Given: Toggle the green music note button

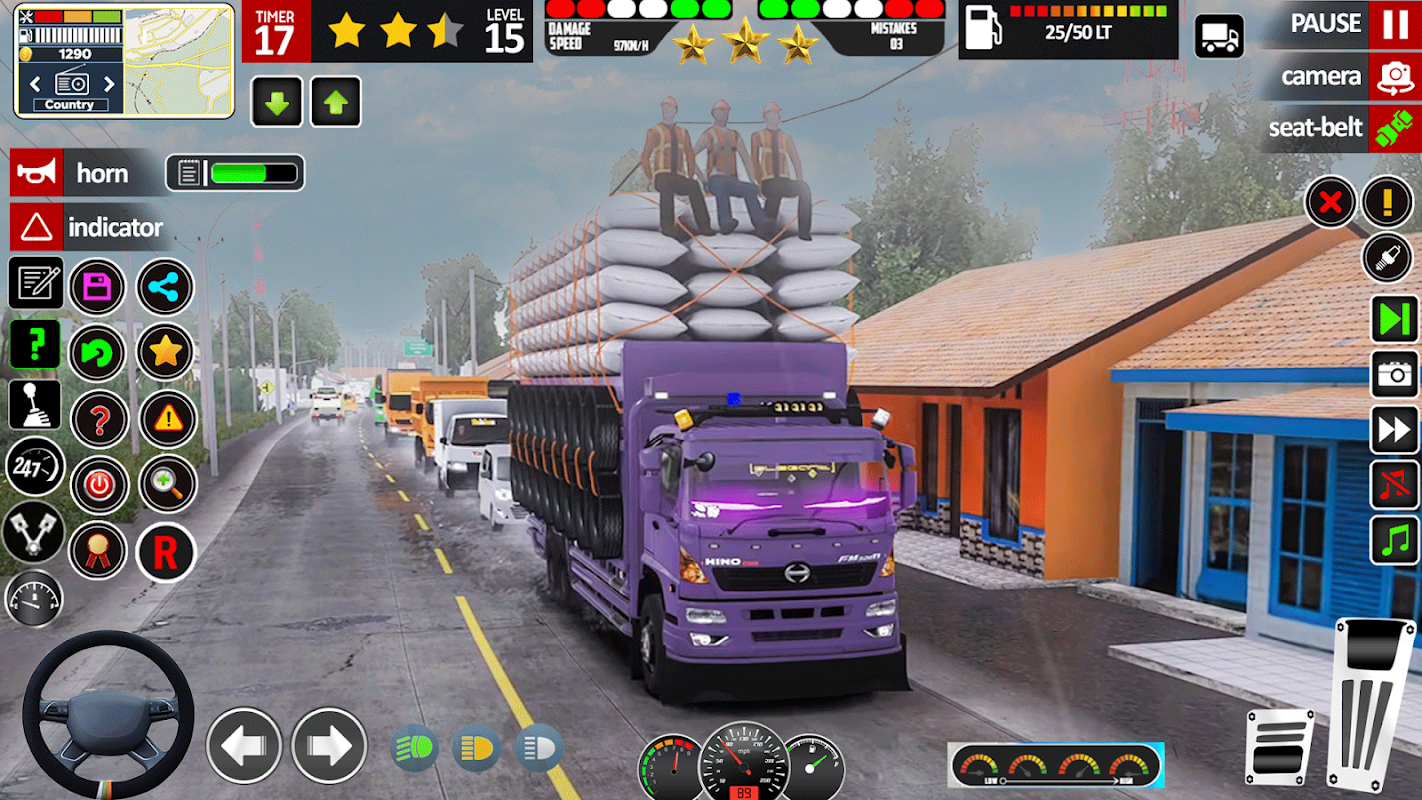Looking at the screenshot, I should (x=1394, y=541).
